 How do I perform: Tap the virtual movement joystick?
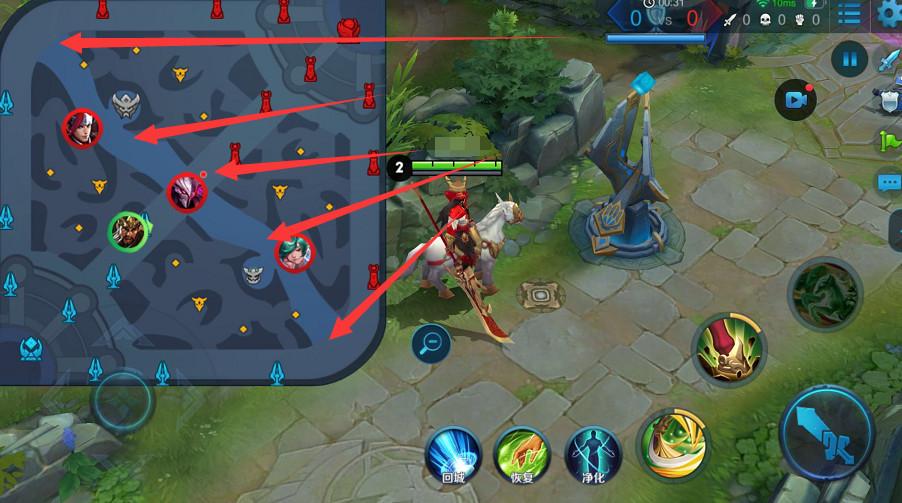123,401
